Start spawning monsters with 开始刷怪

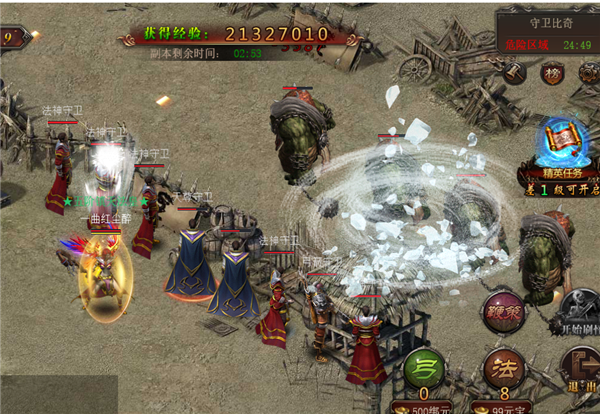578,312
